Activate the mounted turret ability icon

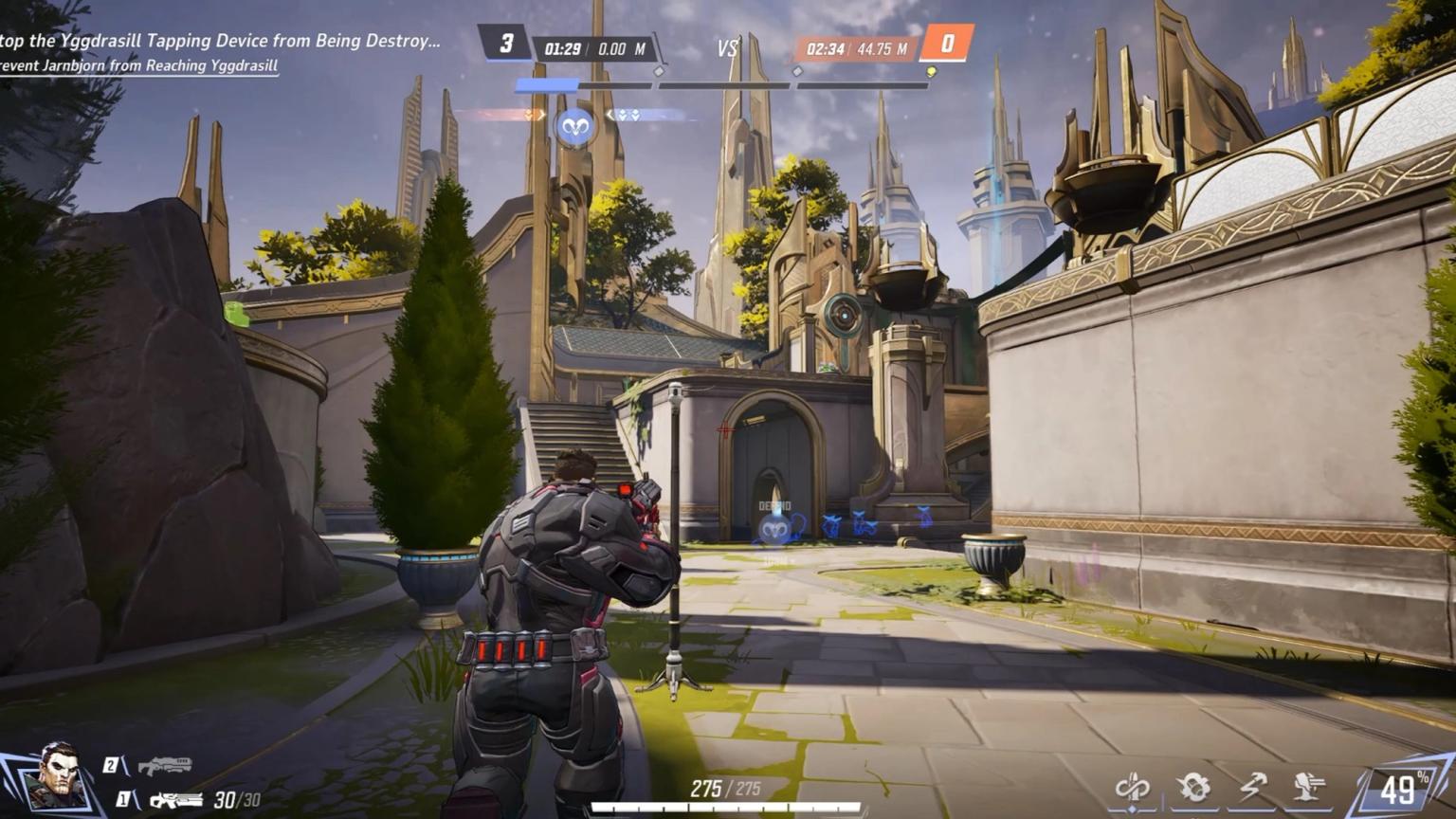pos(1311,787)
